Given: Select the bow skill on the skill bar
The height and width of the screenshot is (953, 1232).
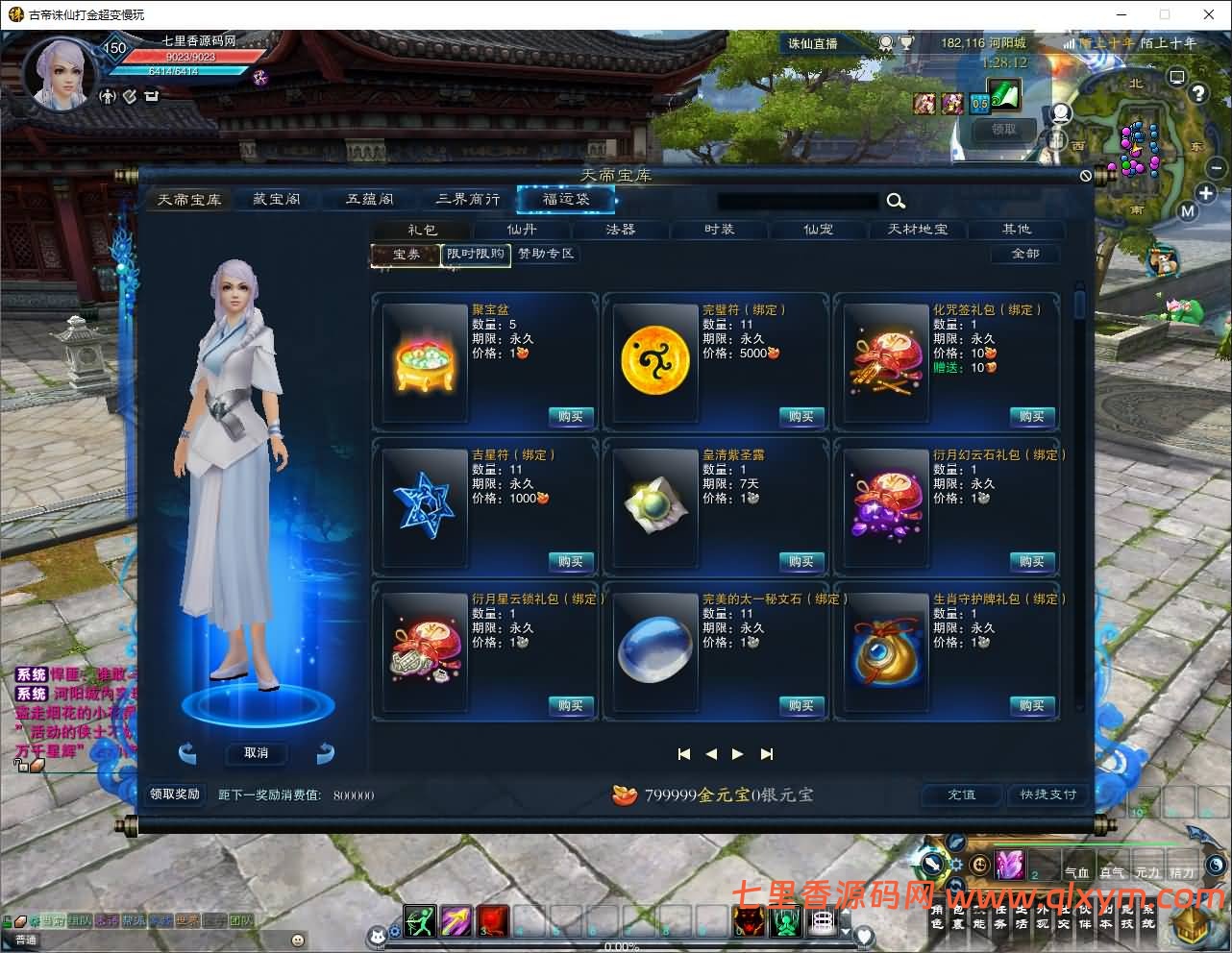Looking at the screenshot, I should point(419,922).
